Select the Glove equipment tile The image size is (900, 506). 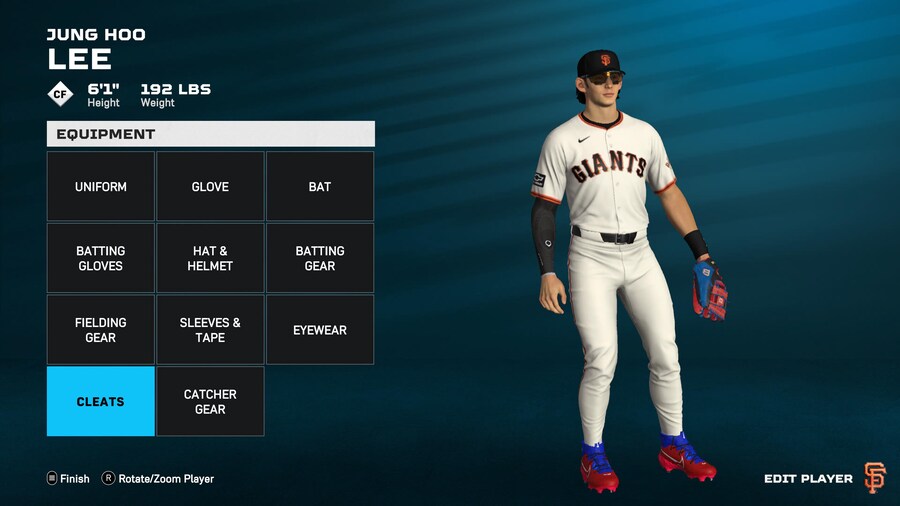(x=210, y=187)
